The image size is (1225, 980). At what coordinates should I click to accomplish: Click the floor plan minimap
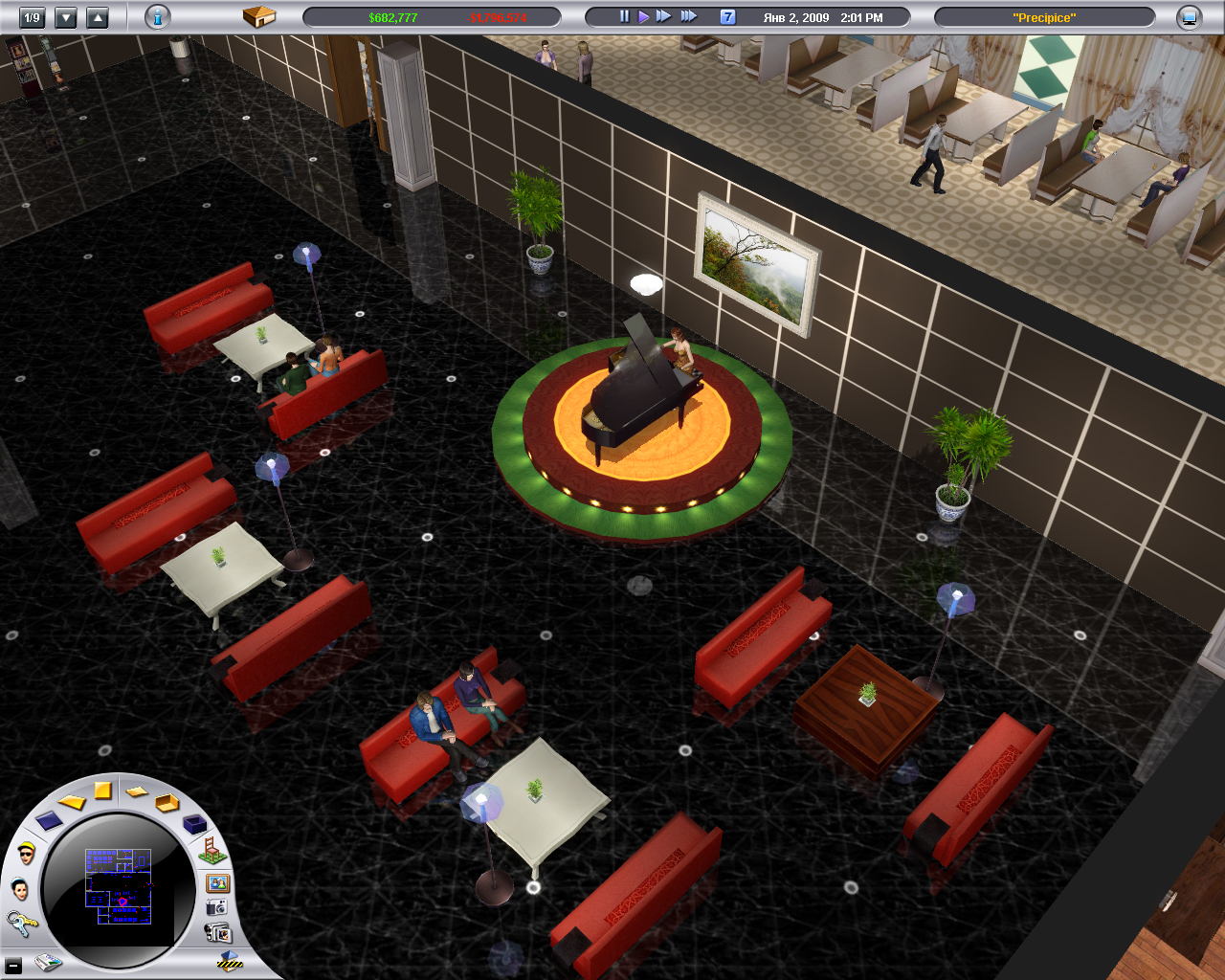pos(119,886)
